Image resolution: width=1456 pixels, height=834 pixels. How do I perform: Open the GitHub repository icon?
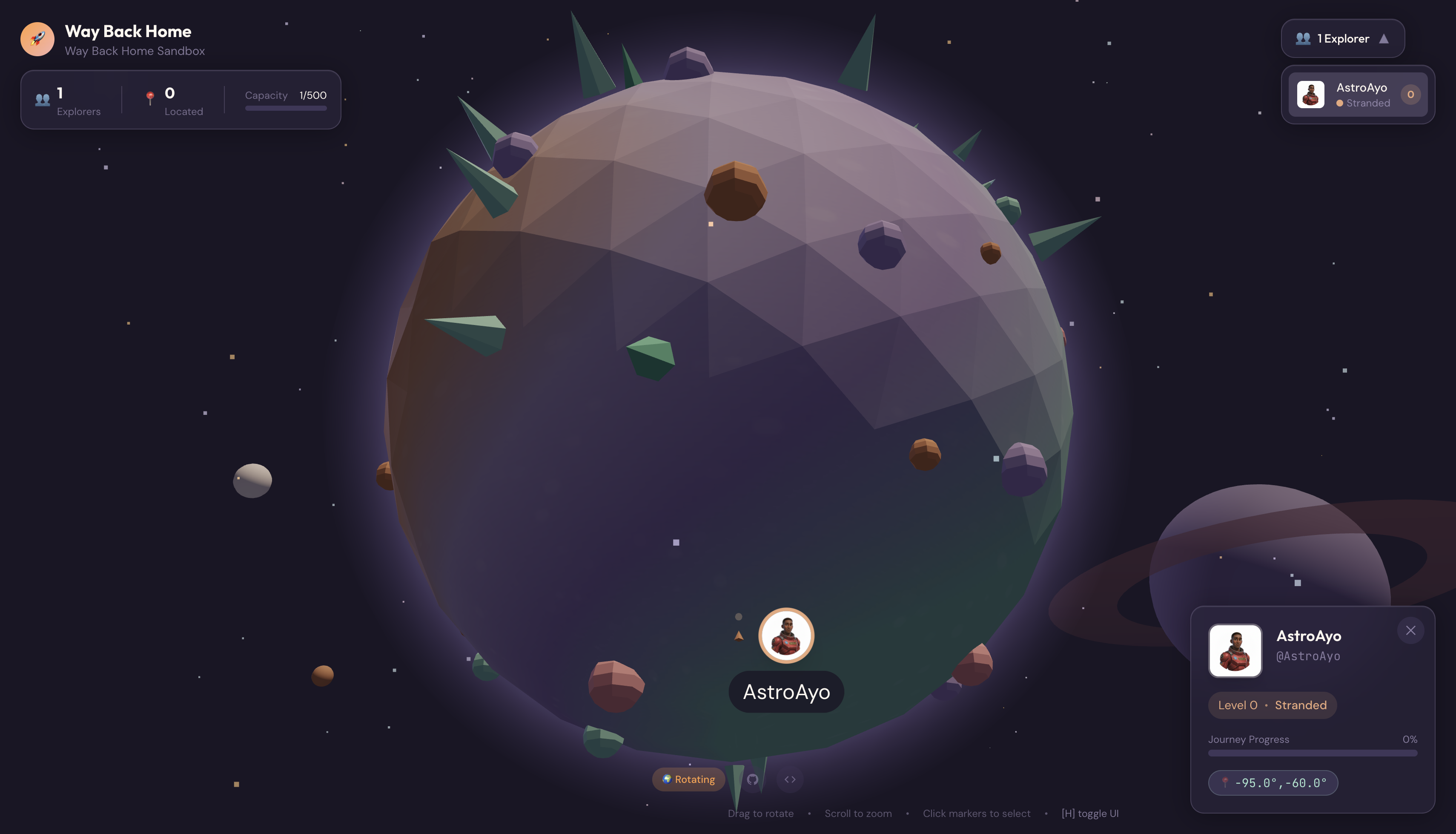(753, 779)
